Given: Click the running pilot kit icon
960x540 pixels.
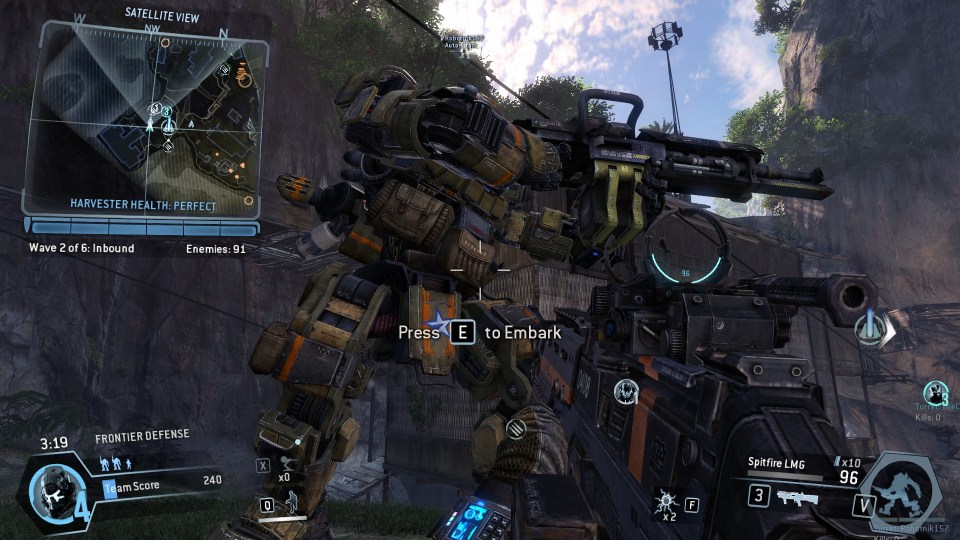Looking at the screenshot, I should (287, 464).
